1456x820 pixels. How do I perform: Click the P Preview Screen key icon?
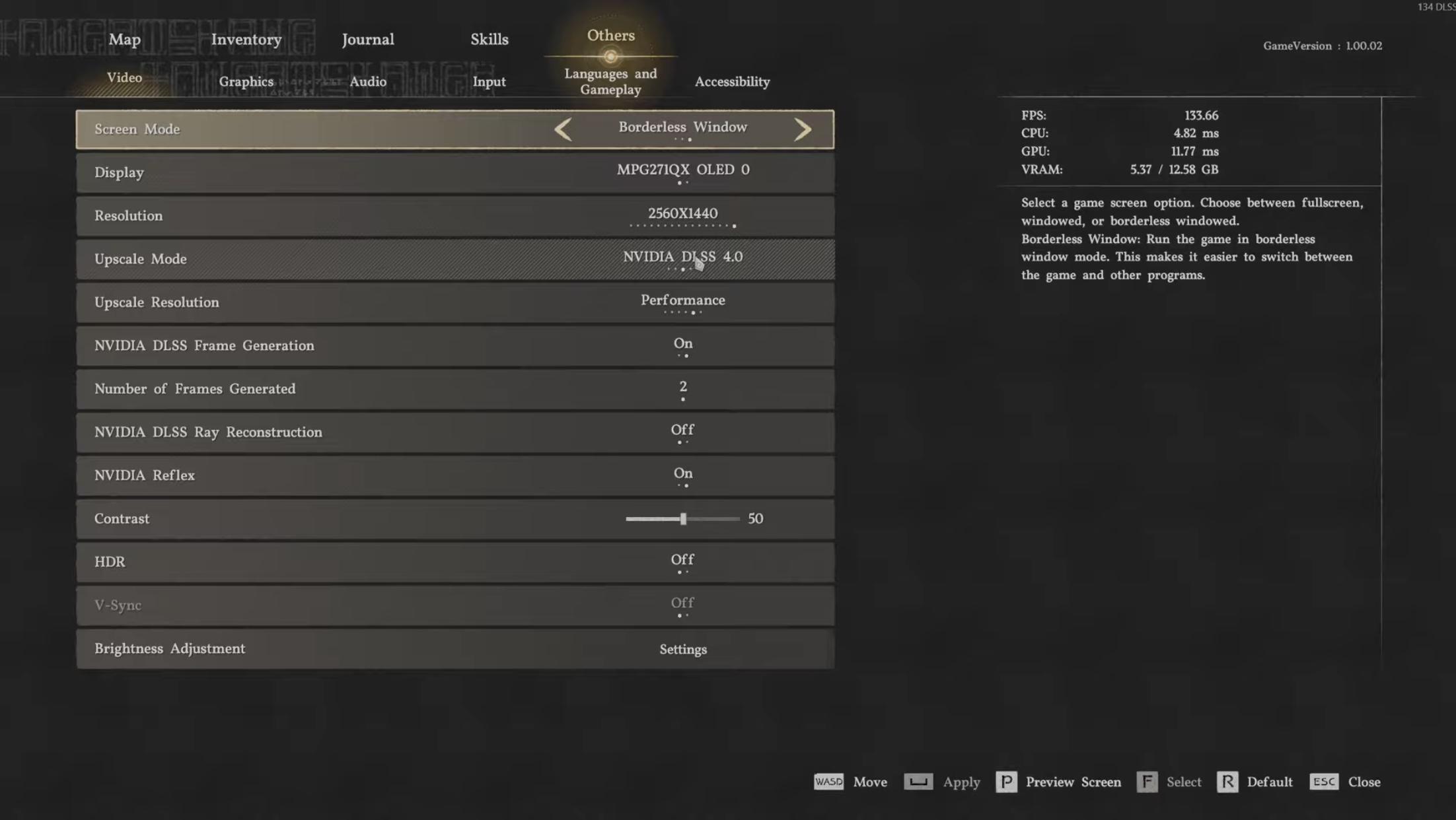point(1007,782)
